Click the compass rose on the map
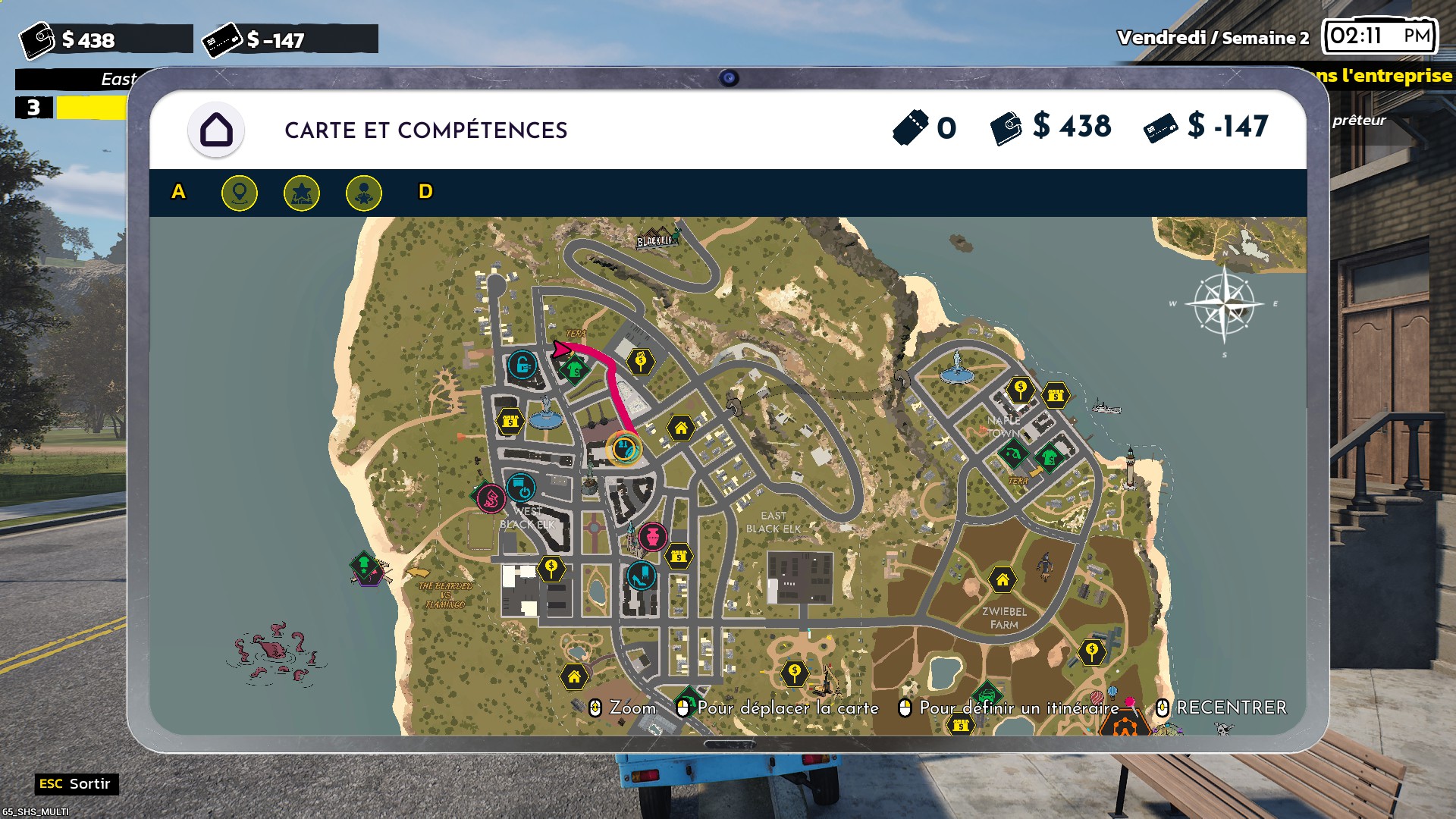Image resolution: width=1456 pixels, height=819 pixels. [x=1224, y=305]
